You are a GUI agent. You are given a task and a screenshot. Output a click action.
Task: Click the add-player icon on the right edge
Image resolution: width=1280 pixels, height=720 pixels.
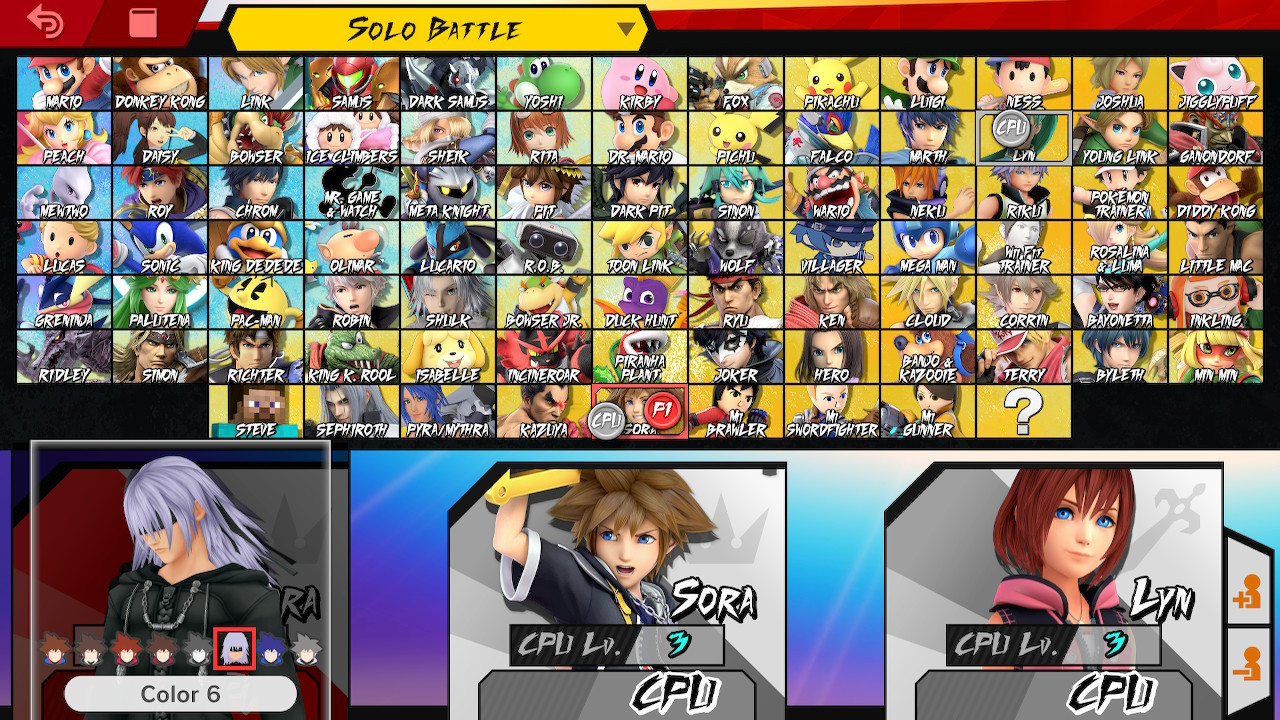[1251, 594]
